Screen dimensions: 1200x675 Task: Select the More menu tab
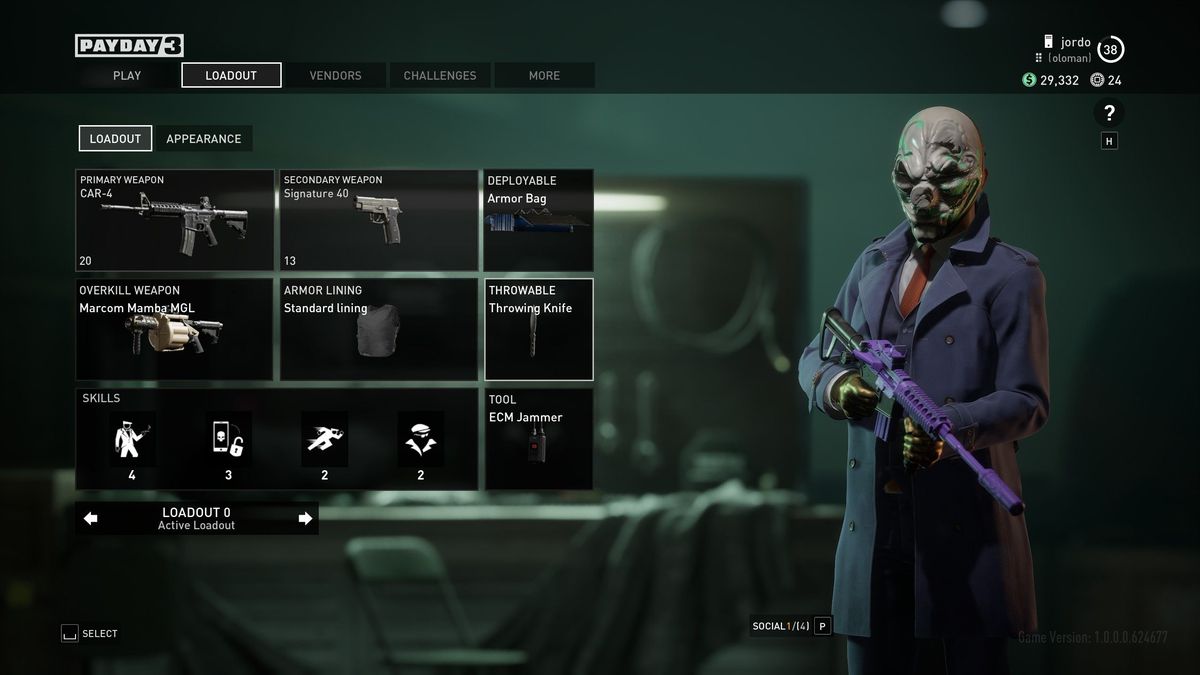(544, 75)
